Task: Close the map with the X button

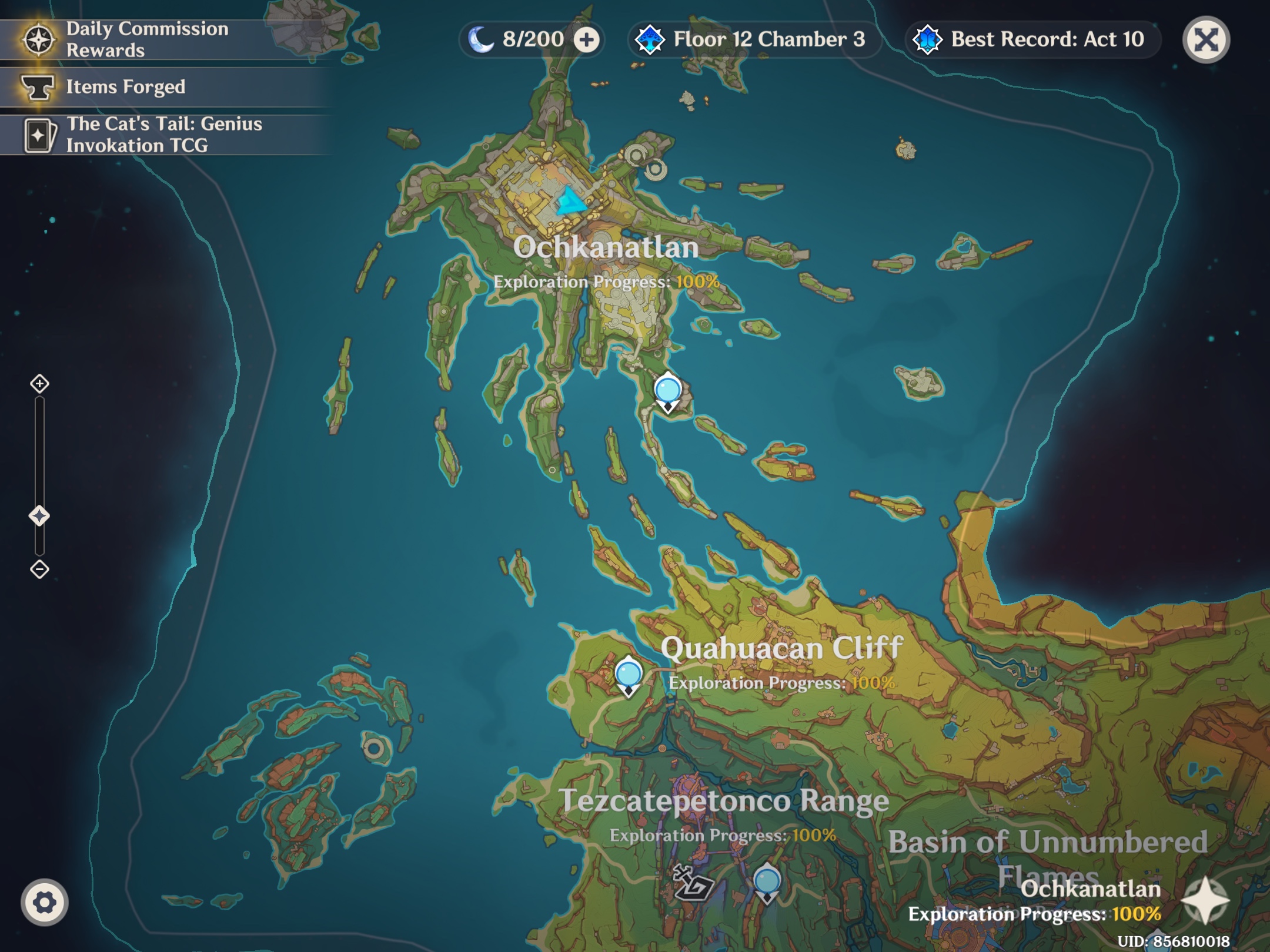Action: [1205, 40]
